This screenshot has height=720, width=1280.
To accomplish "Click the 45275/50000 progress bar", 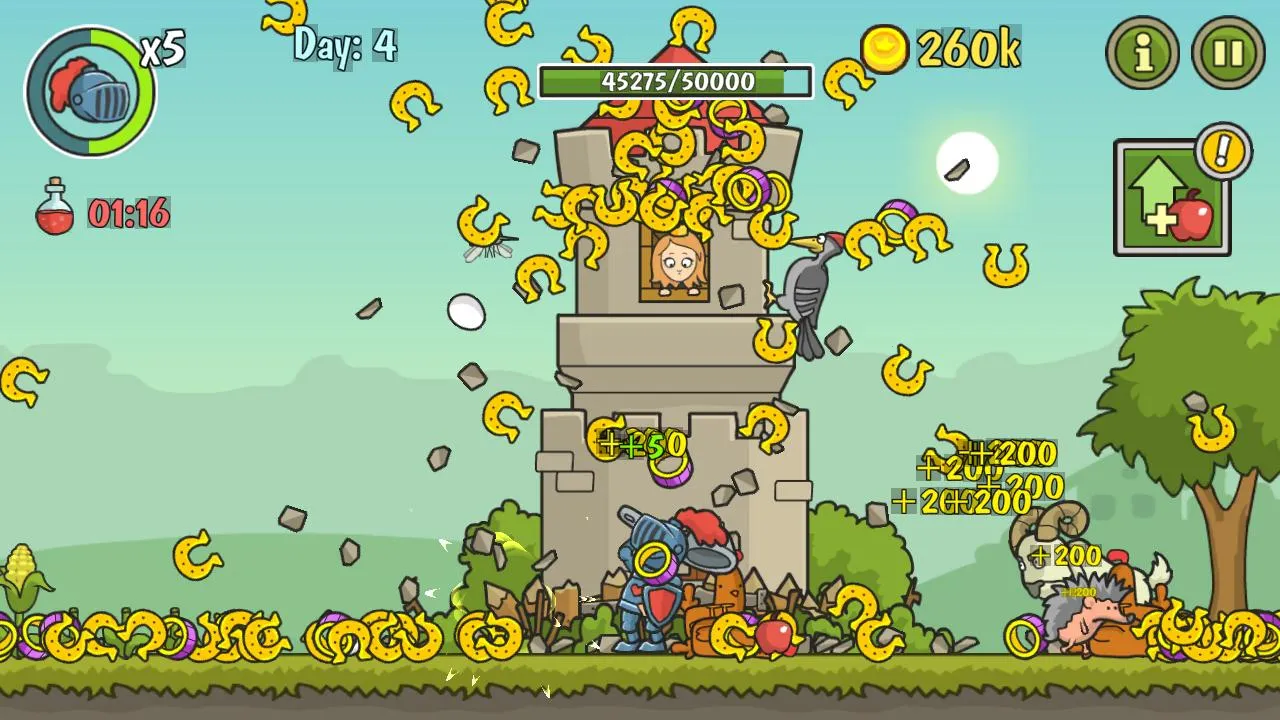I will tap(675, 83).
